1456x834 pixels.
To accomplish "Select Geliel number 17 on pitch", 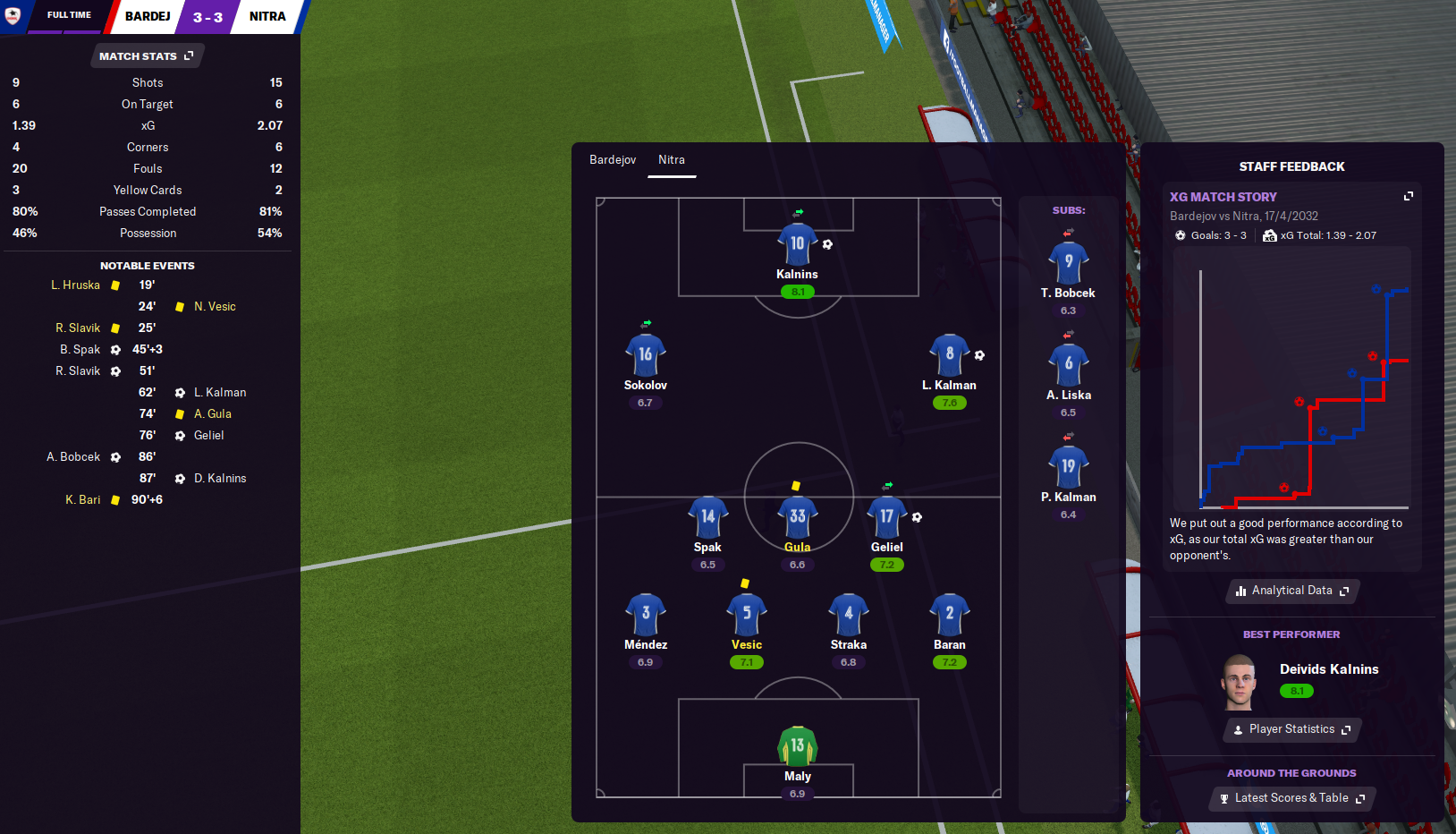I will click(886, 517).
